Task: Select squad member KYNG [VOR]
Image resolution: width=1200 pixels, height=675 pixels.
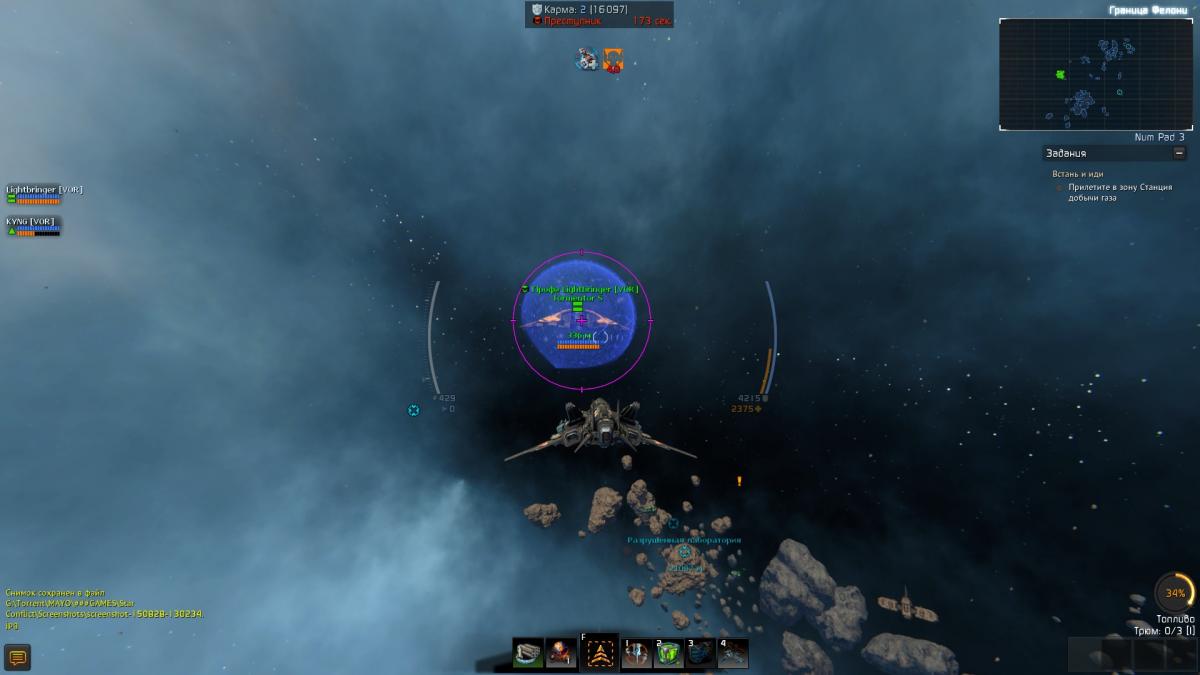Action: pos(32,221)
